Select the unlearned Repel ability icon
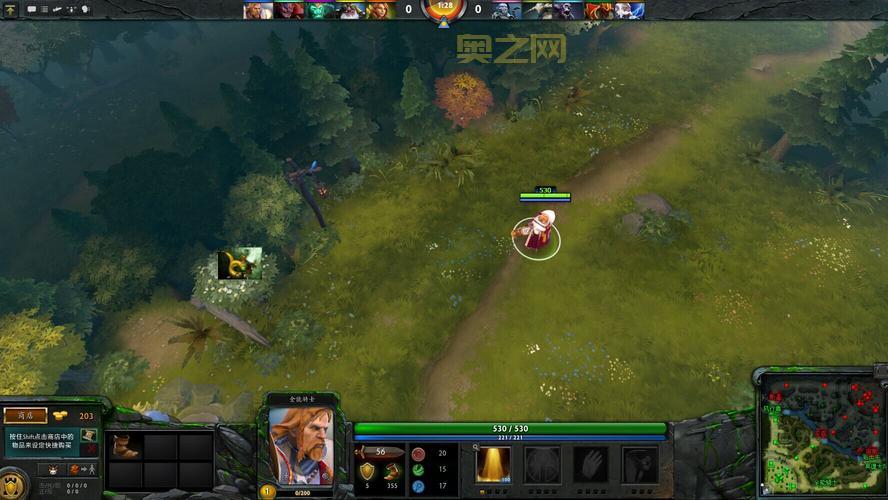 coord(543,464)
